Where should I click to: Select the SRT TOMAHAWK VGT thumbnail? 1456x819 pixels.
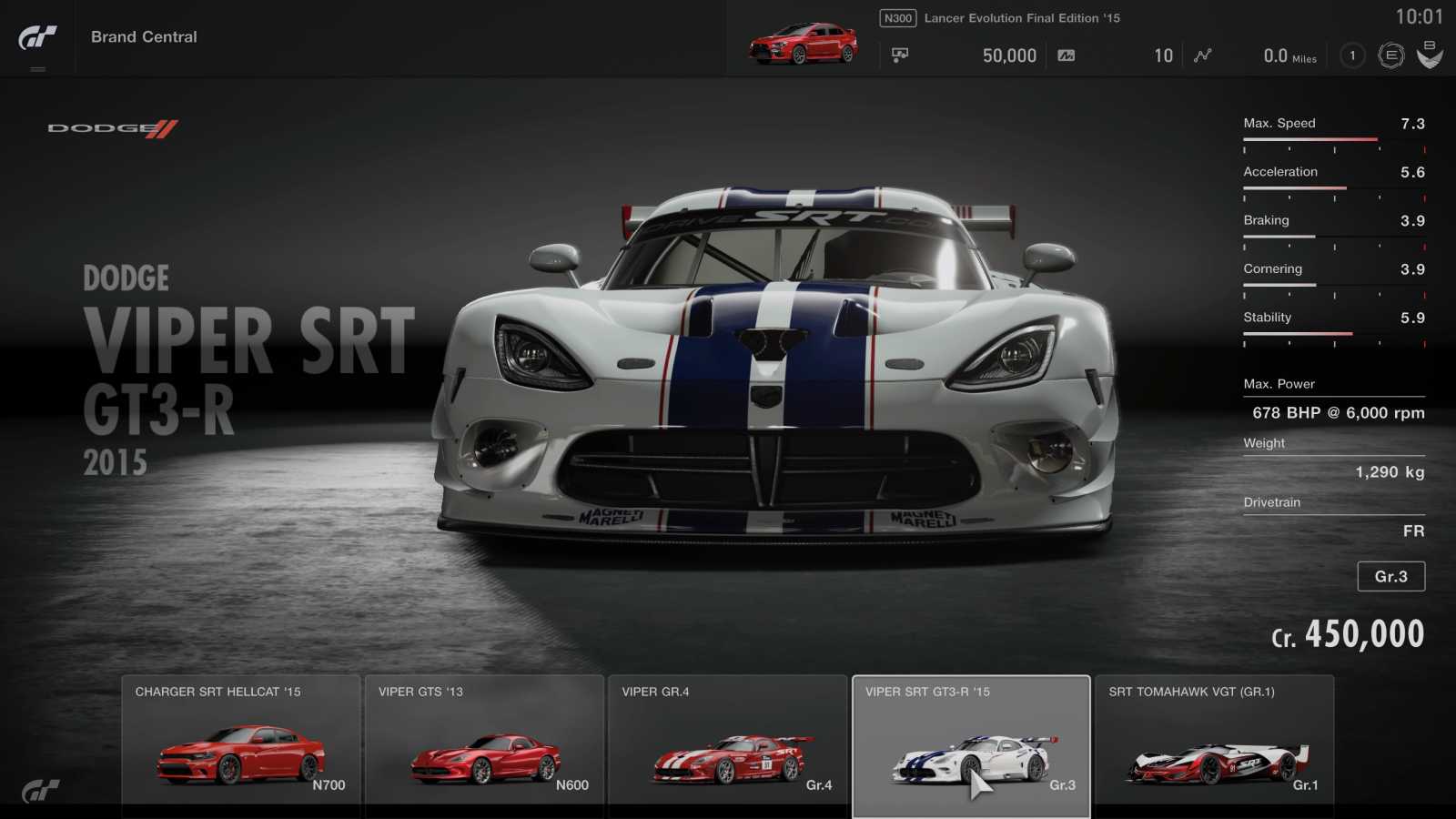1216,746
